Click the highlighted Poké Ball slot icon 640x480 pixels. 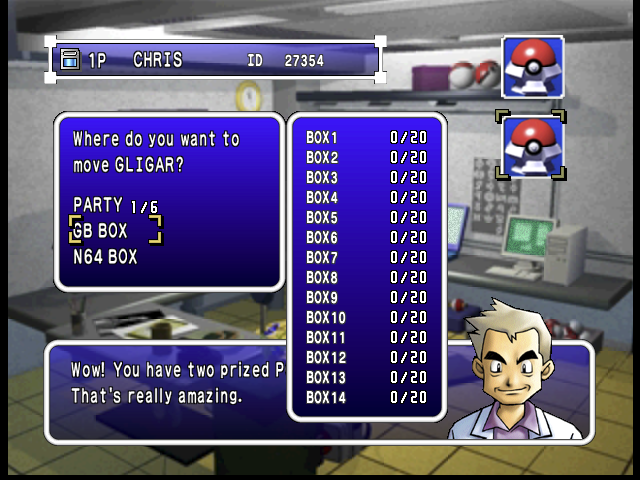[x=531, y=146]
